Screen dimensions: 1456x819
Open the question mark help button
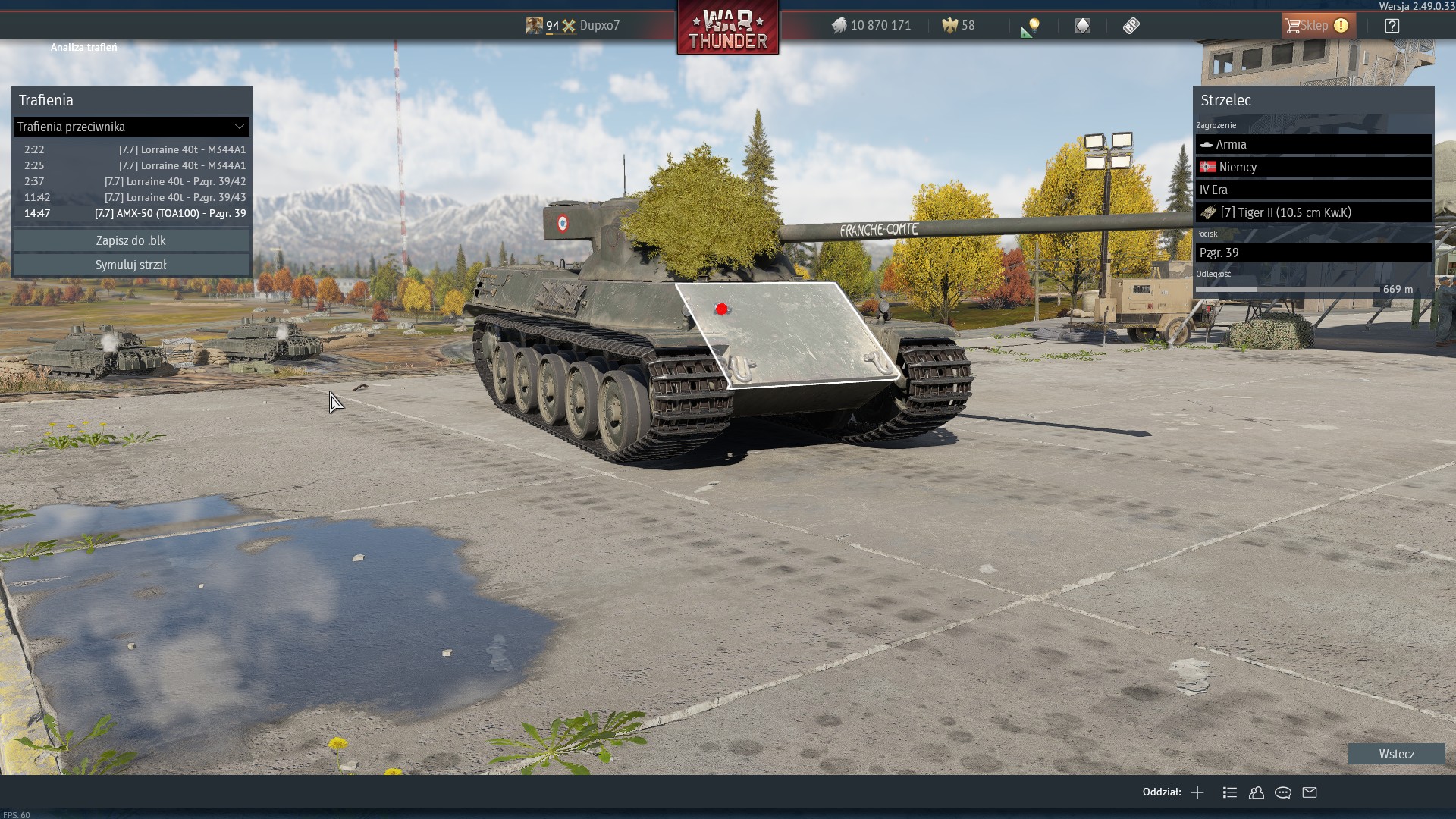(x=1392, y=26)
